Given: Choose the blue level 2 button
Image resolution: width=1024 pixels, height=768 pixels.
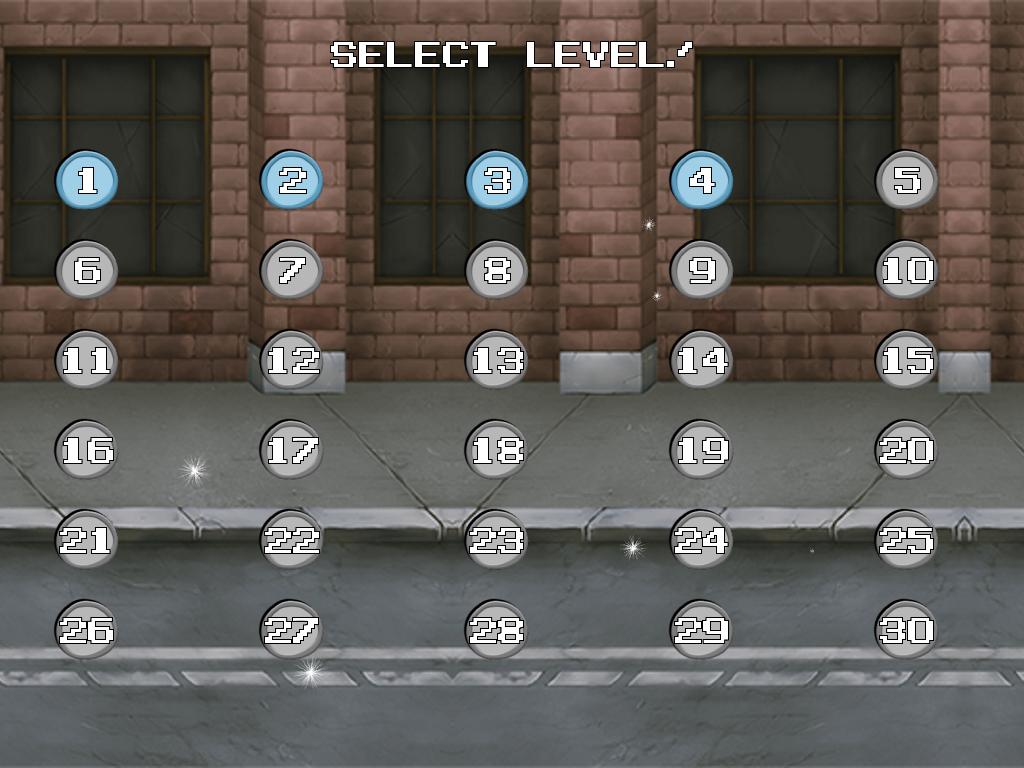Looking at the screenshot, I should [x=292, y=180].
